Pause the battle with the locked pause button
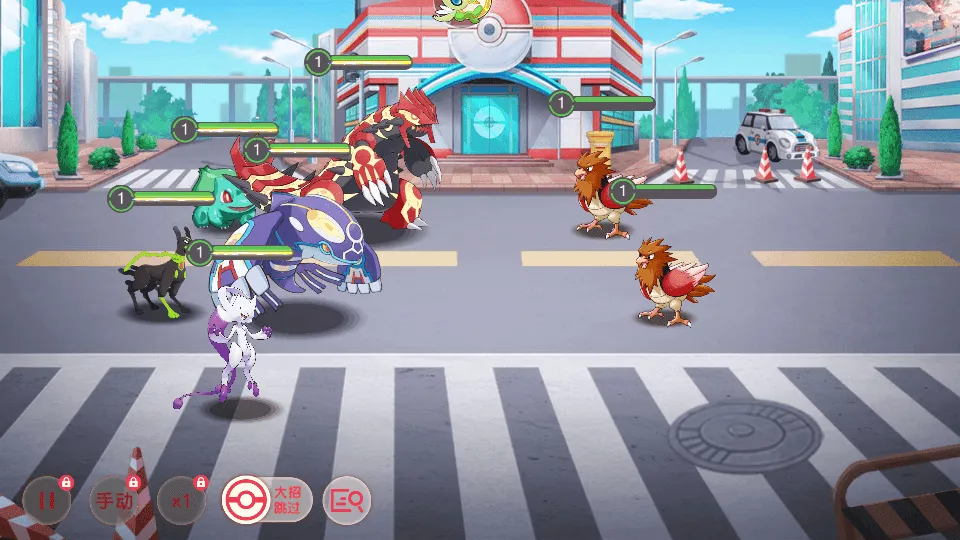Screen dimensions: 960x540 coord(46,500)
